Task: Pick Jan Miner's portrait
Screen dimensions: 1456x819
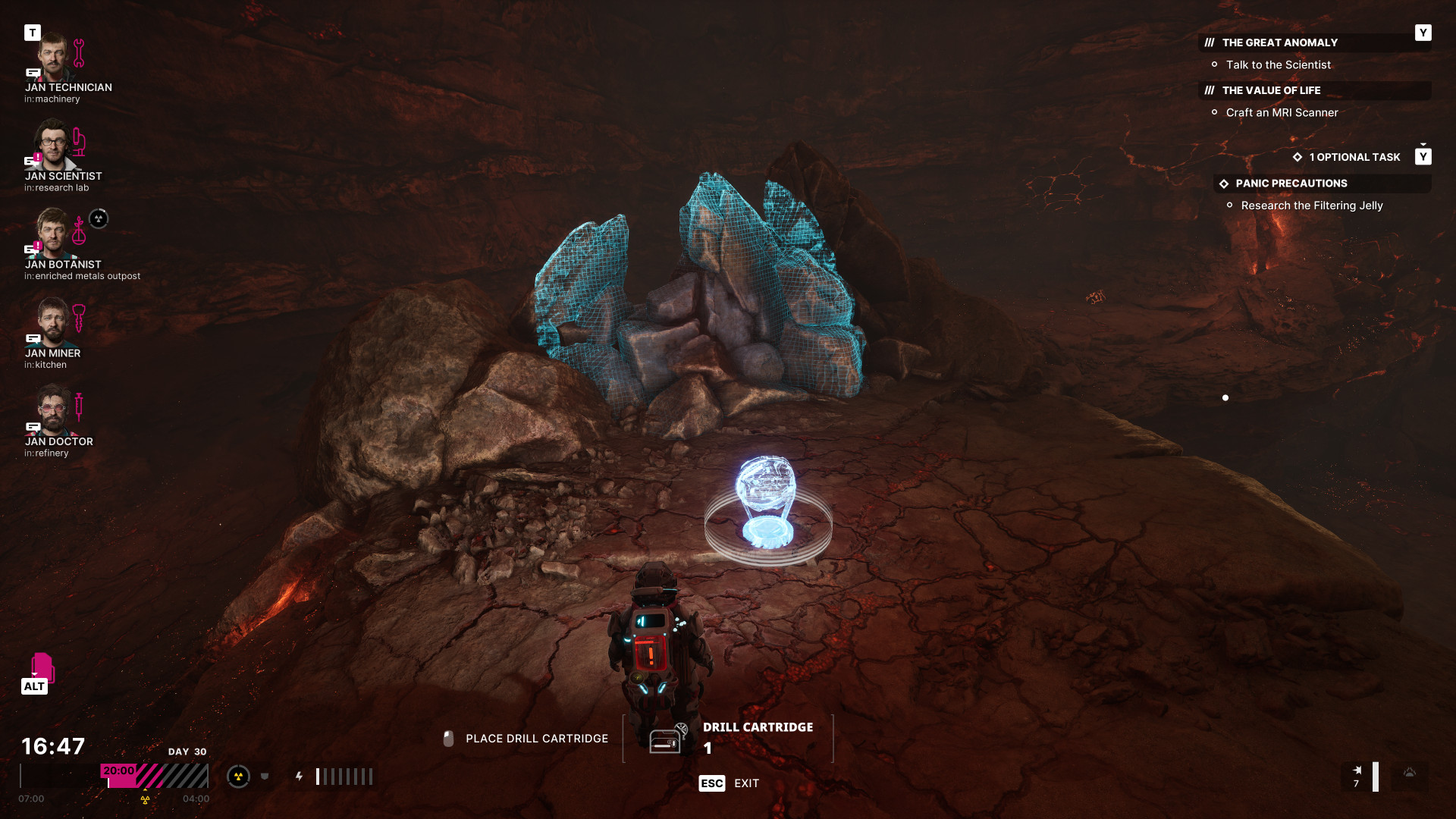Action: pyautogui.click(x=52, y=322)
